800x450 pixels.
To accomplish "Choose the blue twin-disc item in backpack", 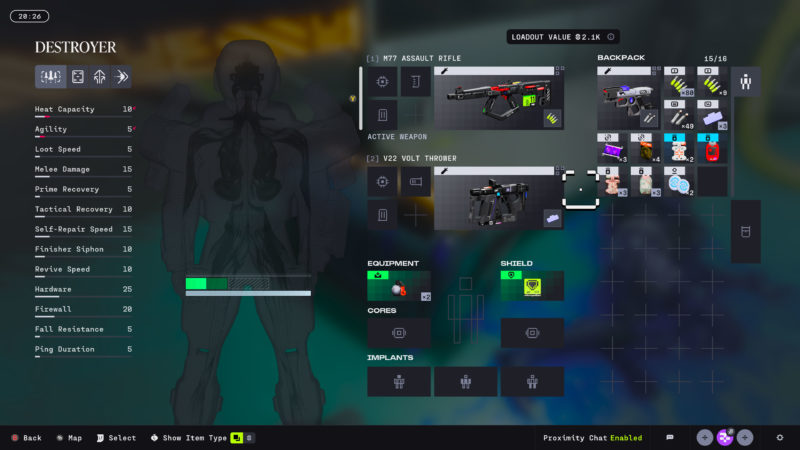I will coord(679,182).
